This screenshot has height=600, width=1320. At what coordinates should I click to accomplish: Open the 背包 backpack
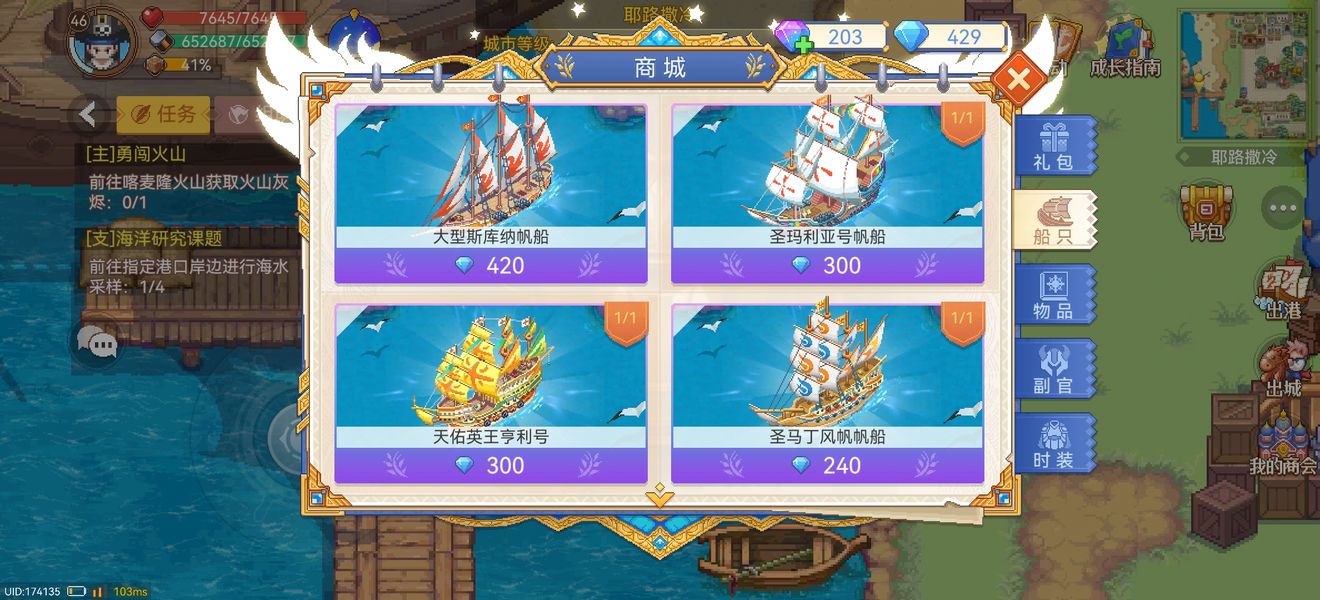point(1206,212)
